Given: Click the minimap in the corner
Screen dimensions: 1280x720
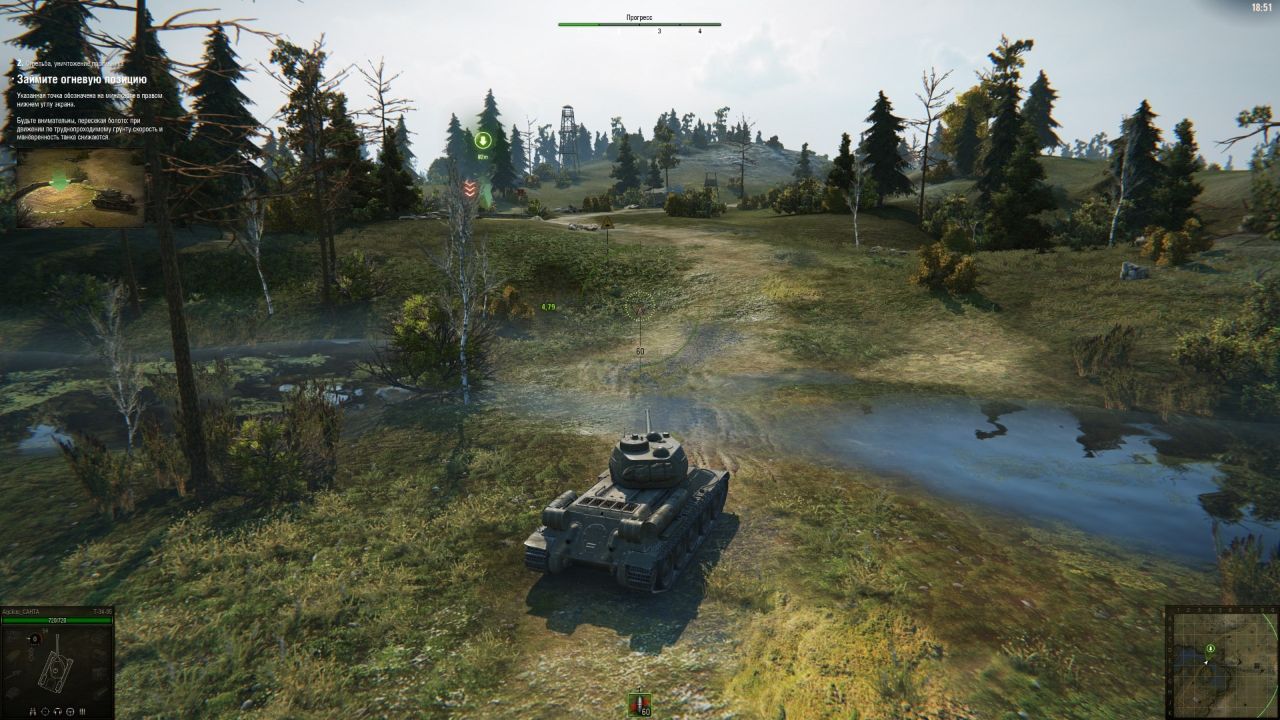Looking at the screenshot, I should (x=1222, y=662).
